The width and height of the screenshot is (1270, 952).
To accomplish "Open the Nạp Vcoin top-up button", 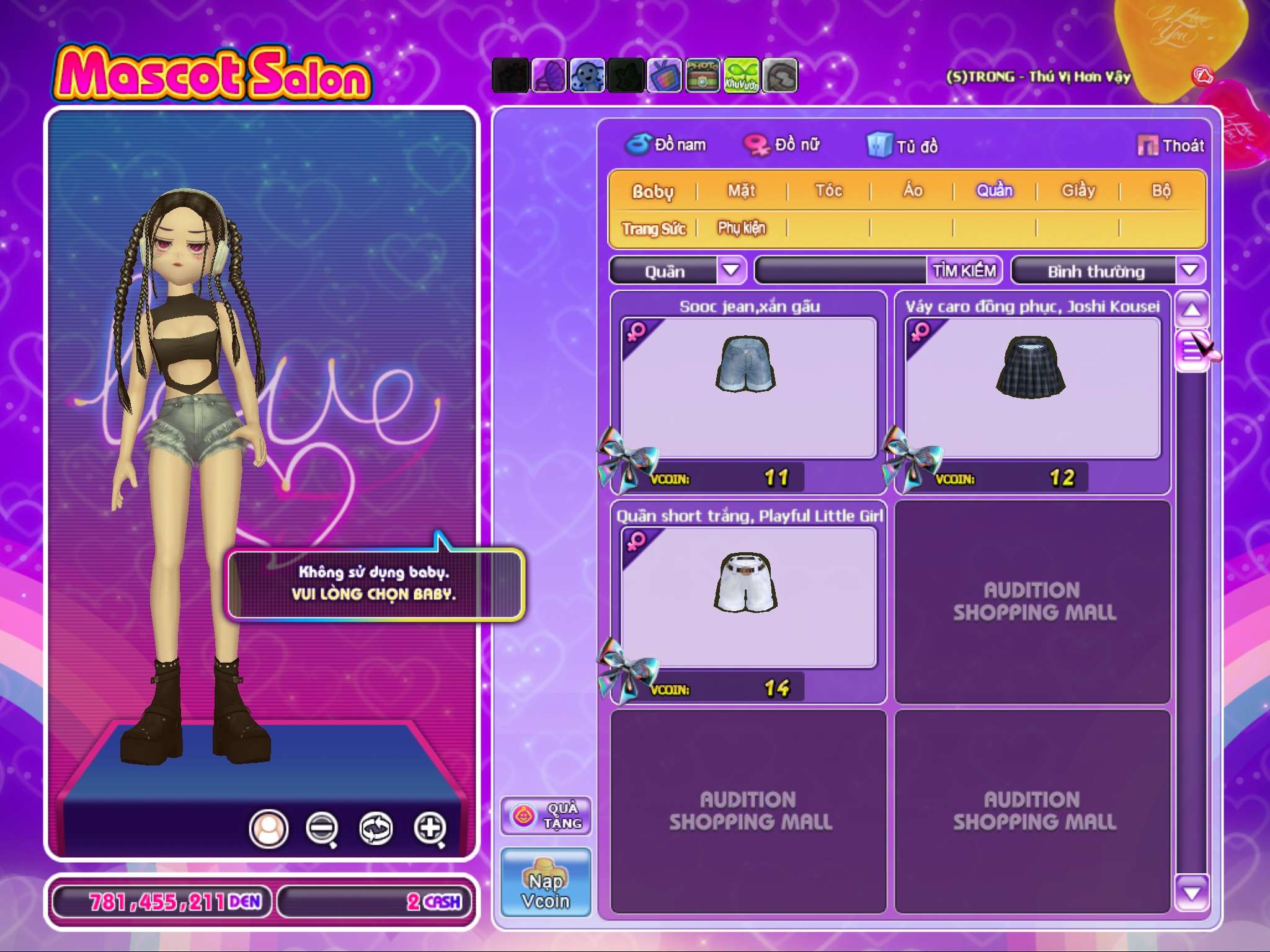I will pyautogui.click(x=546, y=883).
